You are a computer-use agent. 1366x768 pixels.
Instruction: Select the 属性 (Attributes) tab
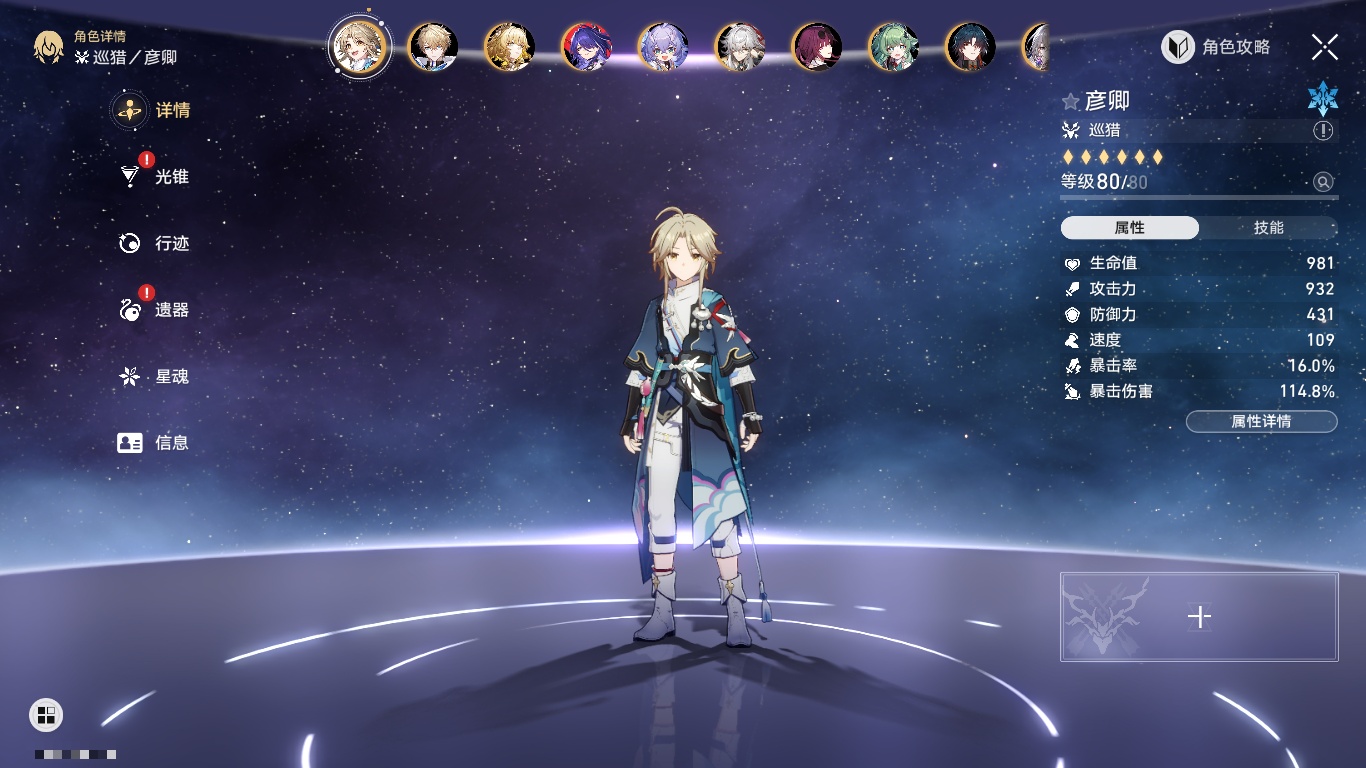click(x=1130, y=228)
